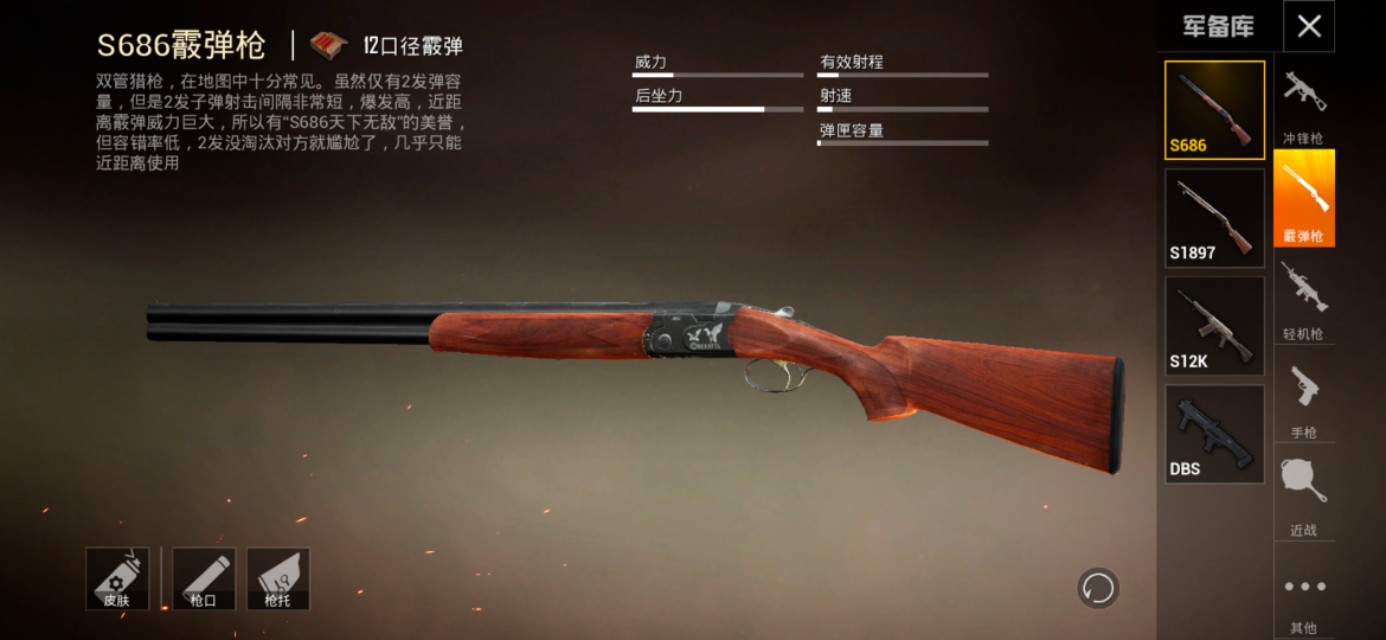Open the 皮肤 skin option

(117, 578)
